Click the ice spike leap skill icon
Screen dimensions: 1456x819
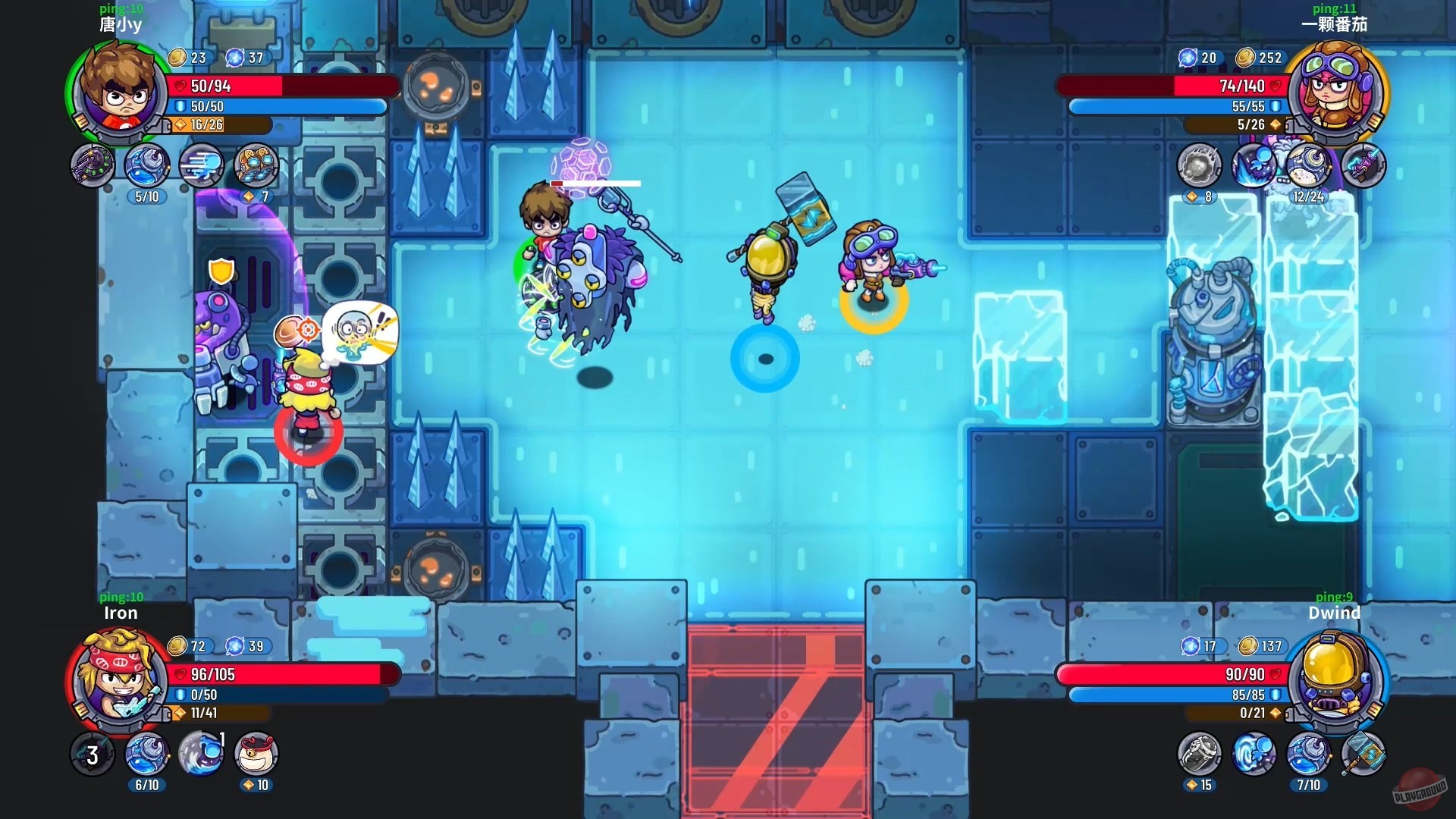coord(1253,165)
